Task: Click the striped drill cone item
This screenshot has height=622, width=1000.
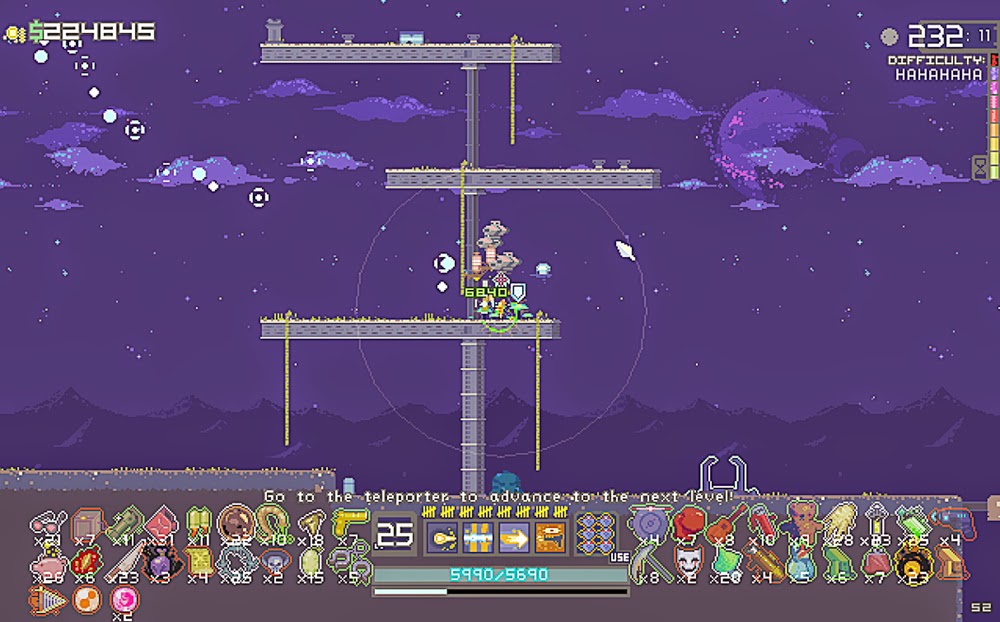Action: pyautogui.click(x=48, y=601)
